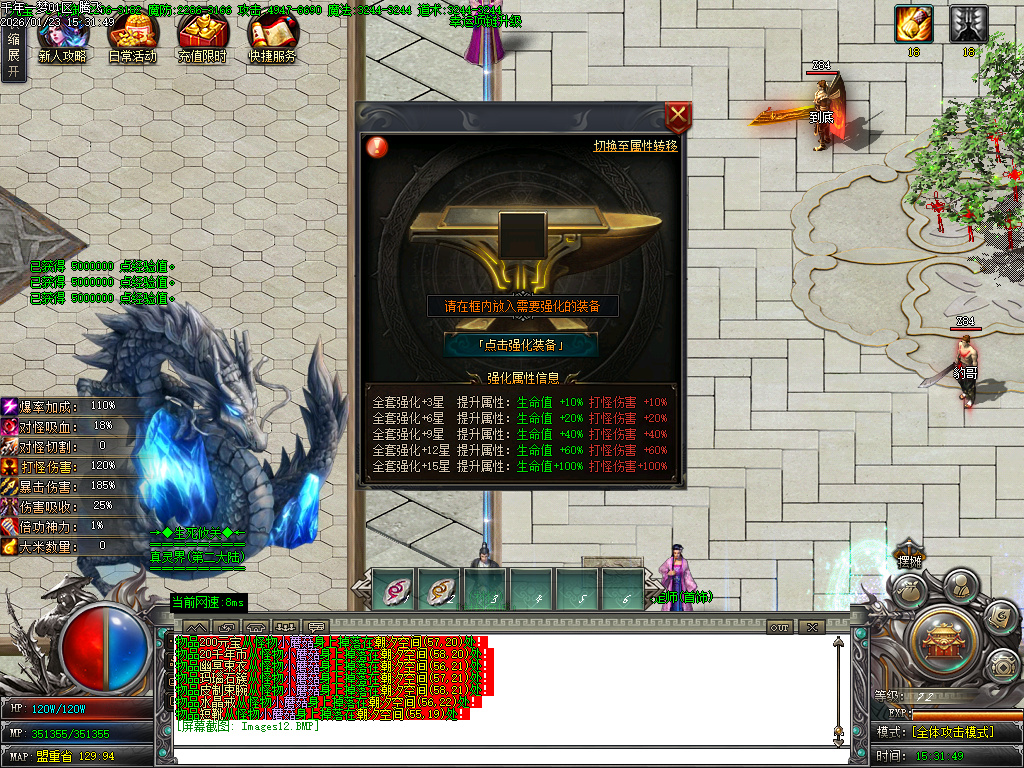Close the equipment enhancement window
1024x768 pixels.
[678, 117]
